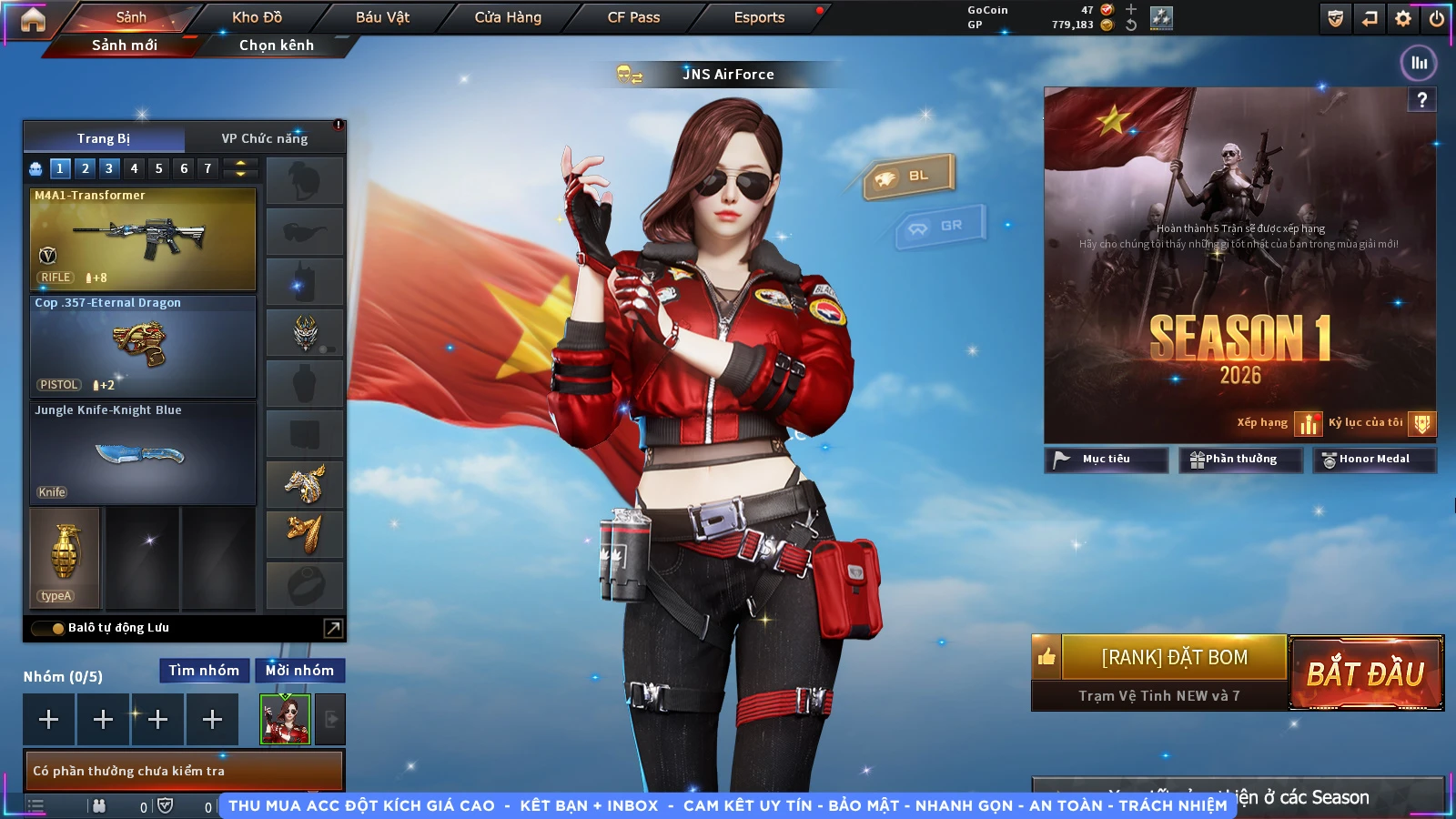Screen dimensions: 1456x819
Task: Start the match with BẮT ĐẦU
Action: (1366, 673)
